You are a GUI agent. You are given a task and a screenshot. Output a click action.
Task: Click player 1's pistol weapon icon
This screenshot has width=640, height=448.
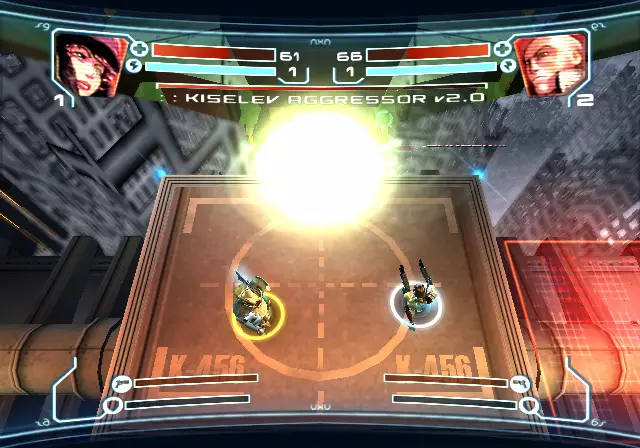coord(122,381)
